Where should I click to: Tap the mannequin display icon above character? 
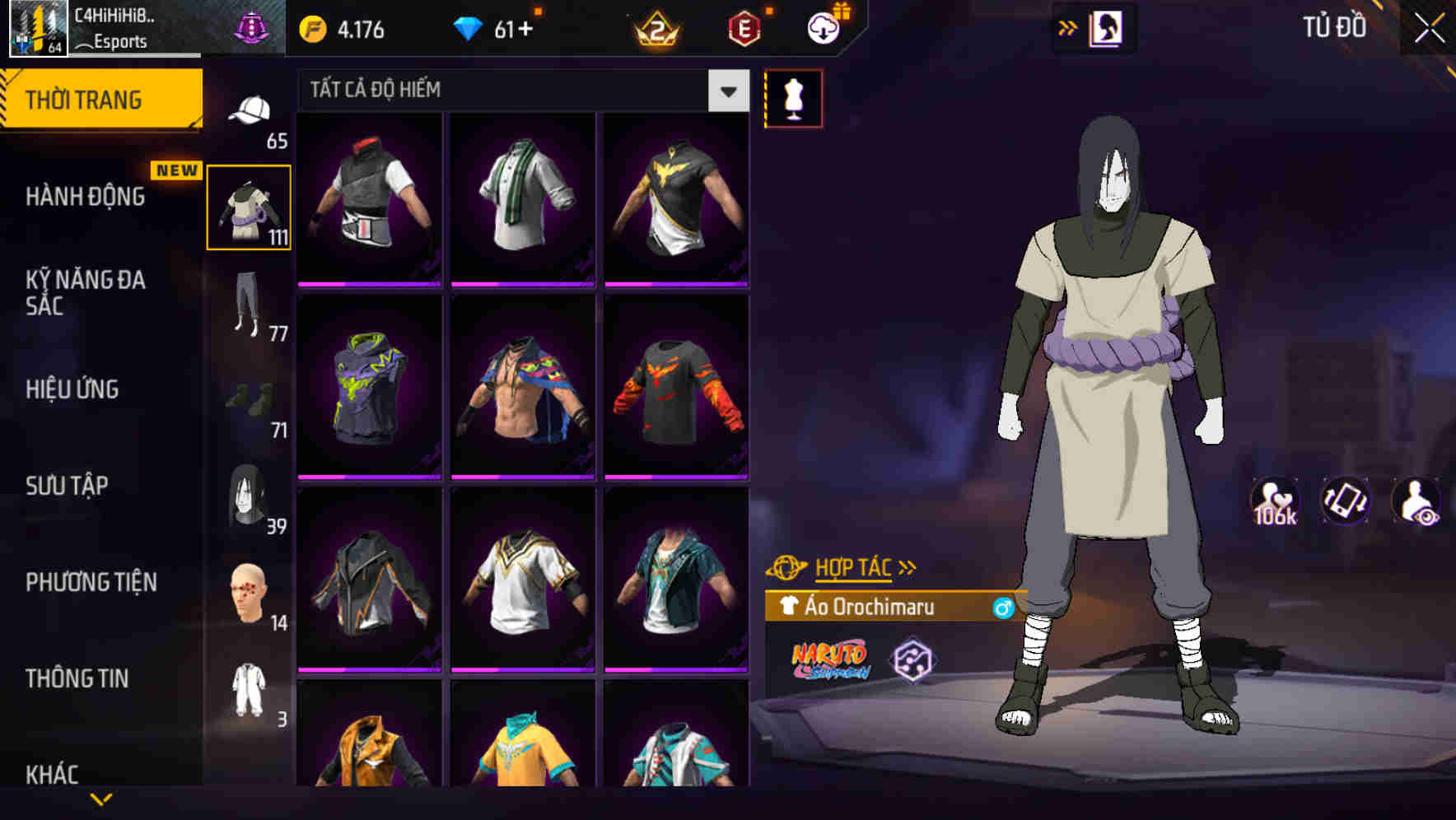coord(793,98)
